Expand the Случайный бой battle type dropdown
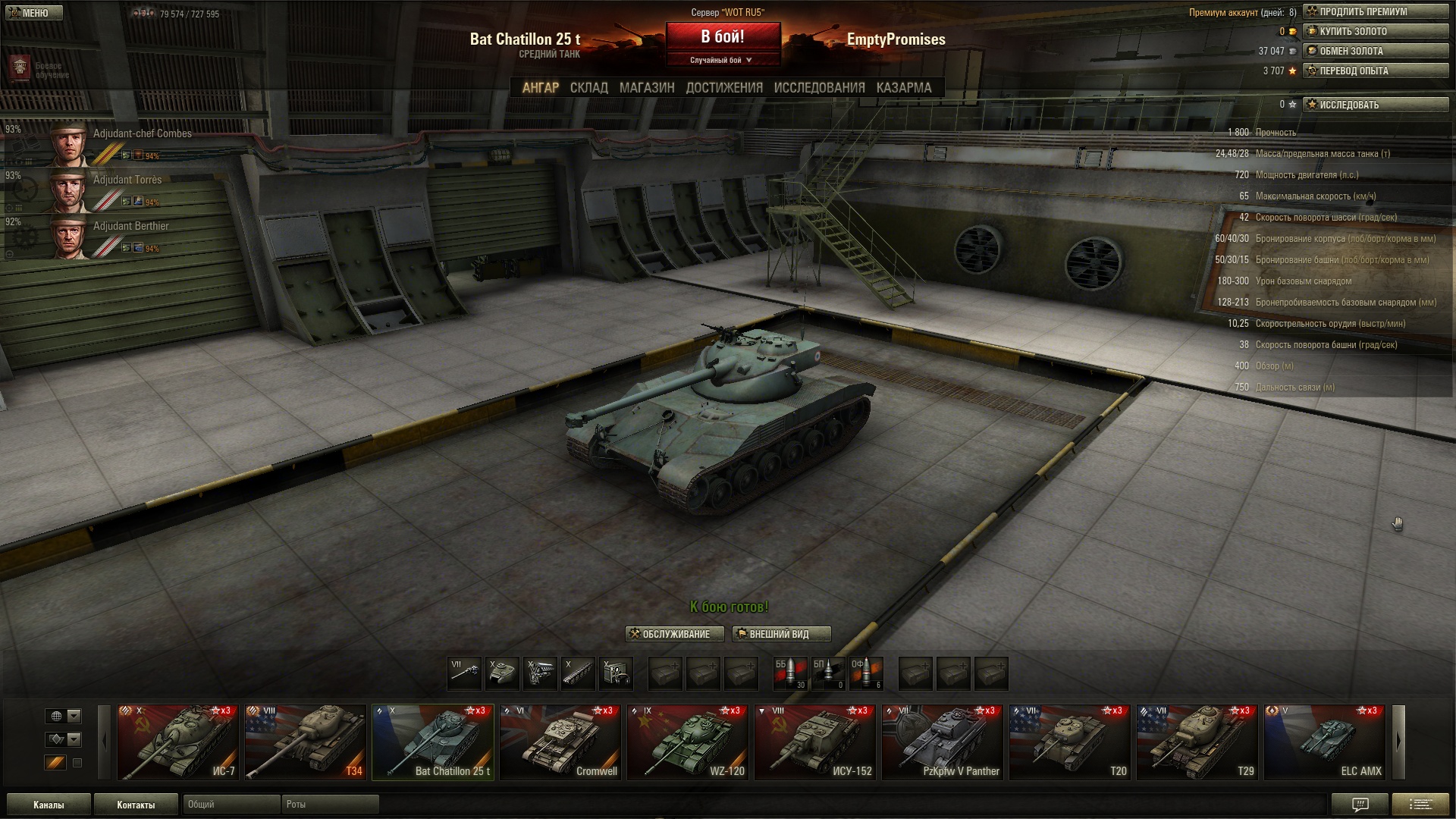This screenshot has height=819, width=1456. [x=722, y=60]
